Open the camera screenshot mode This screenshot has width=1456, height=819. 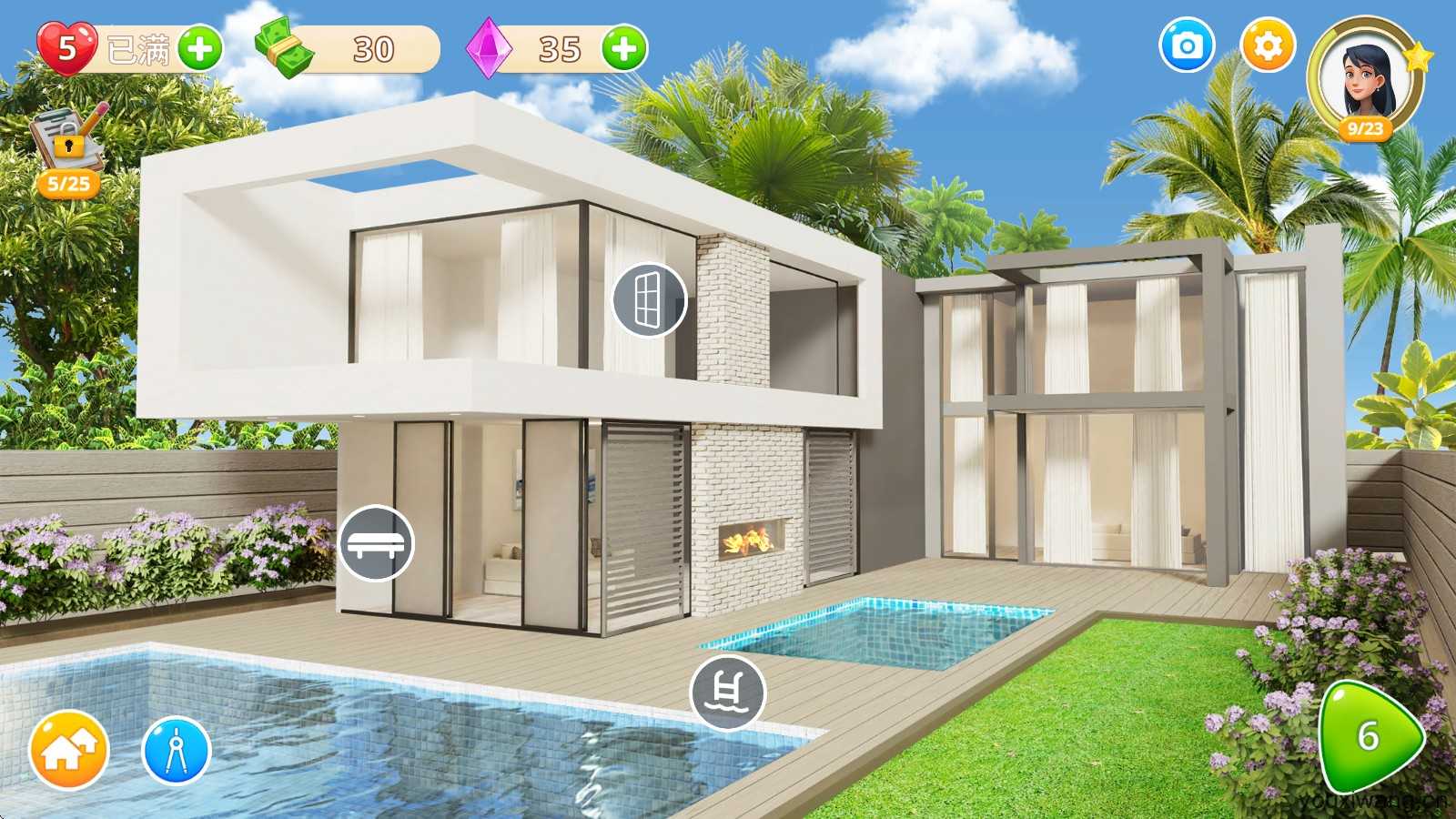tap(1187, 45)
